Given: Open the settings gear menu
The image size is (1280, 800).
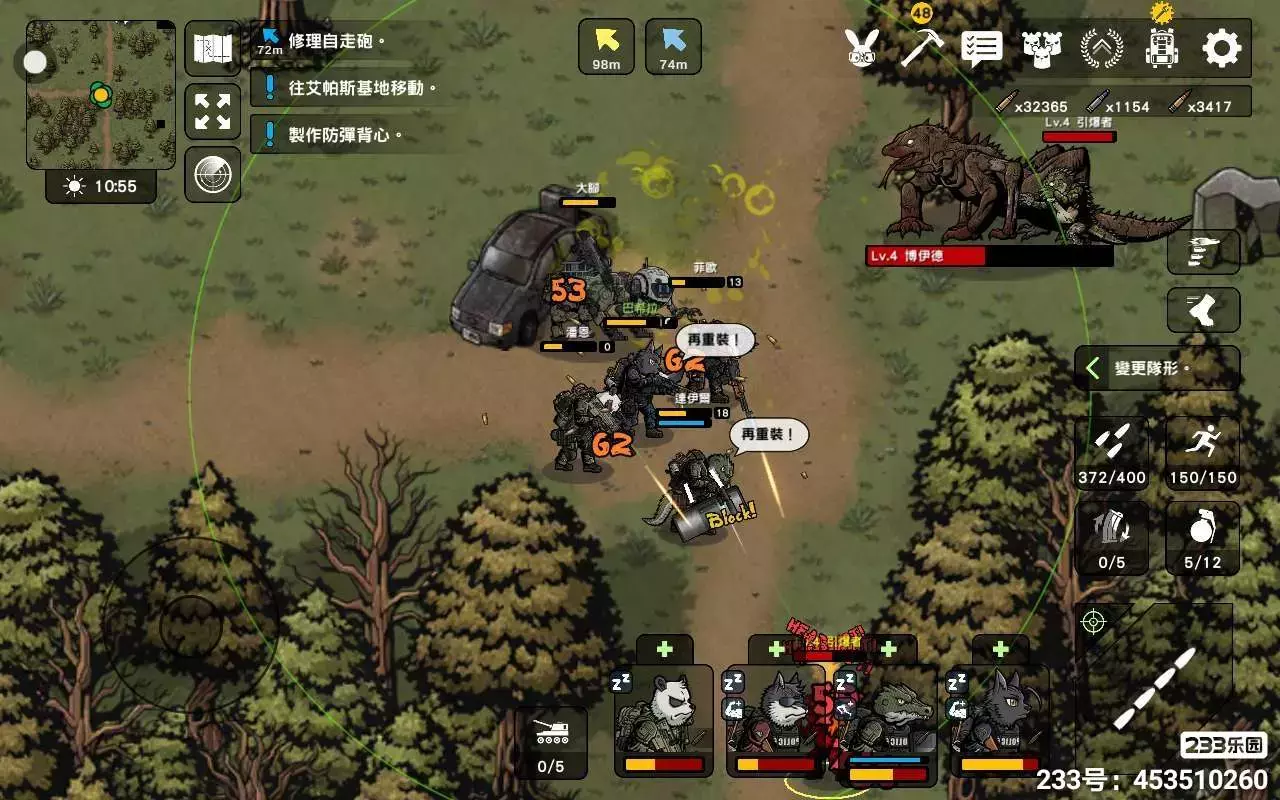Looking at the screenshot, I should pos(1221,47).
